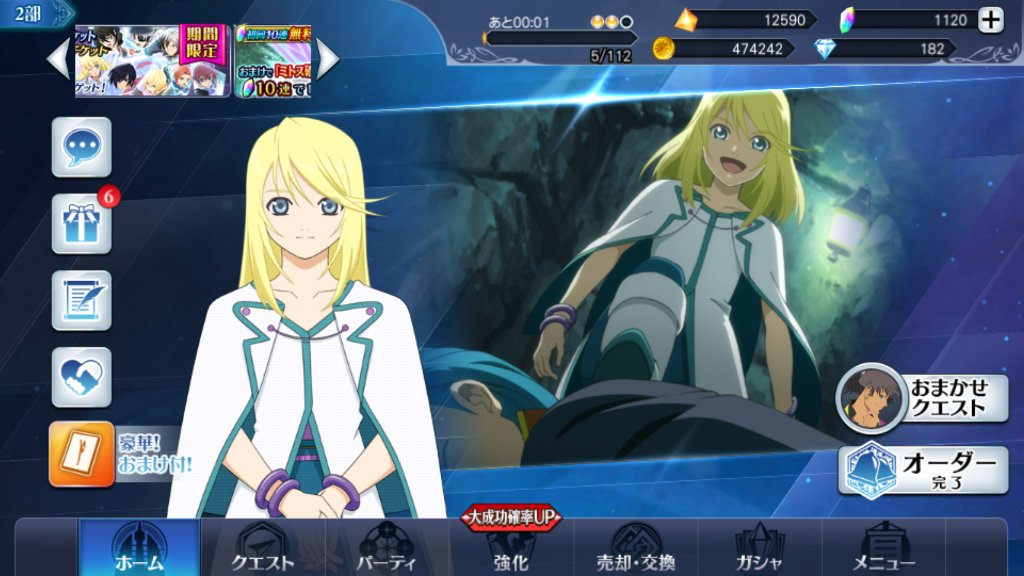Tap the orange 豪華!おまけ付! ticket button
1024x576 pixels.
(x=83, y=454)
